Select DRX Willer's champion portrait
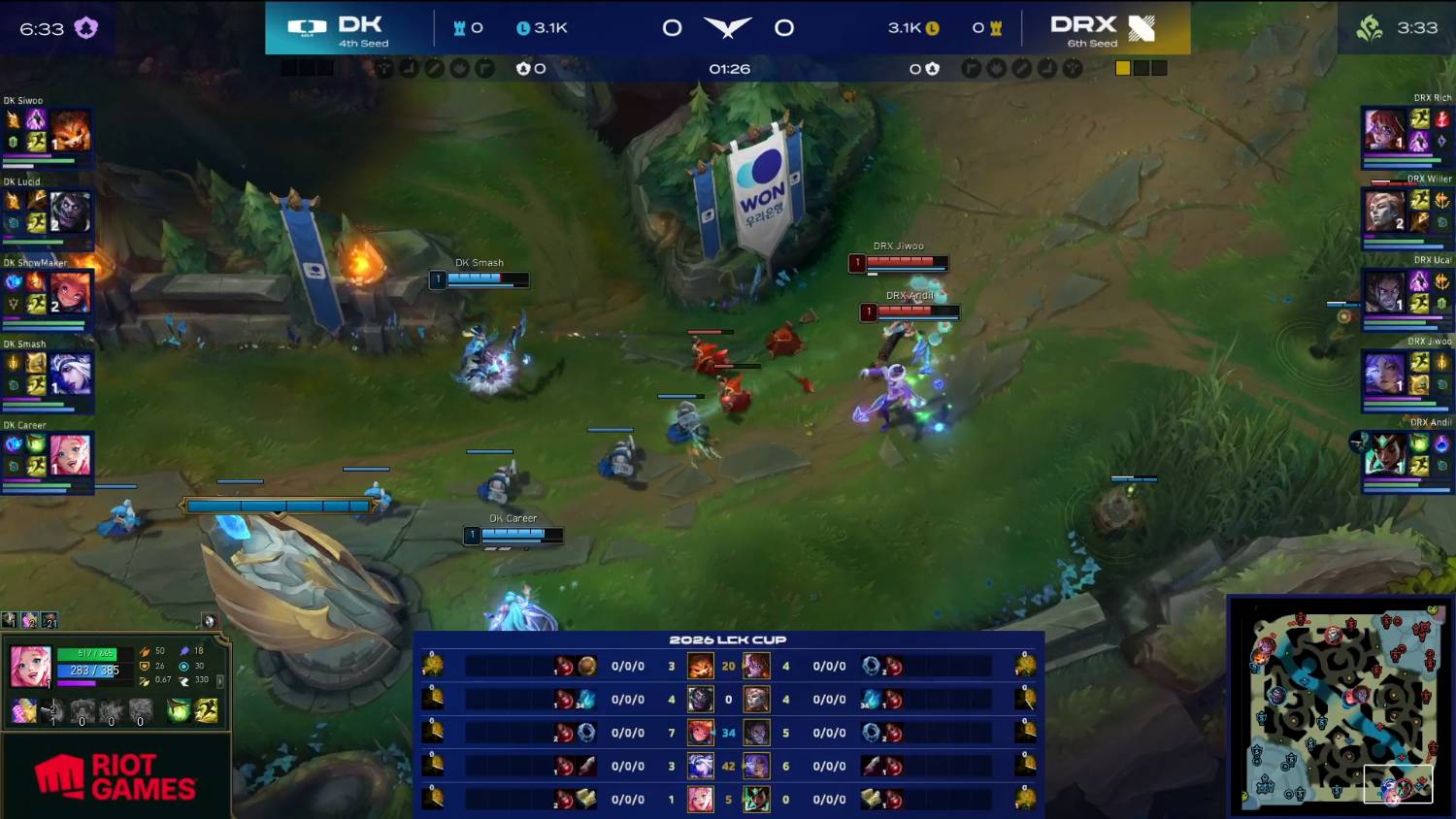1456x819 pixels. pos(1384,210)
